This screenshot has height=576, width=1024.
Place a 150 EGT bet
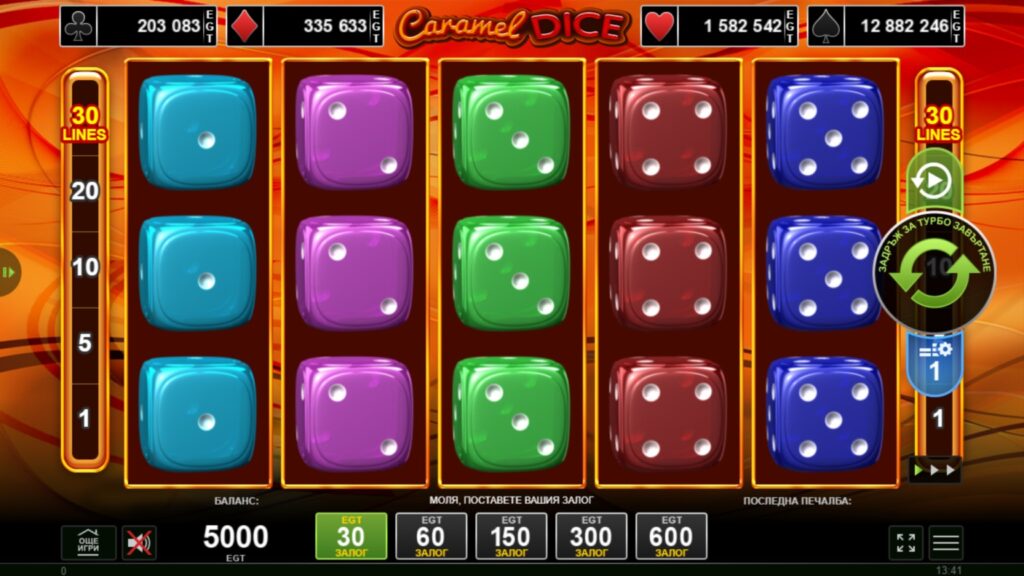(511, 537)
